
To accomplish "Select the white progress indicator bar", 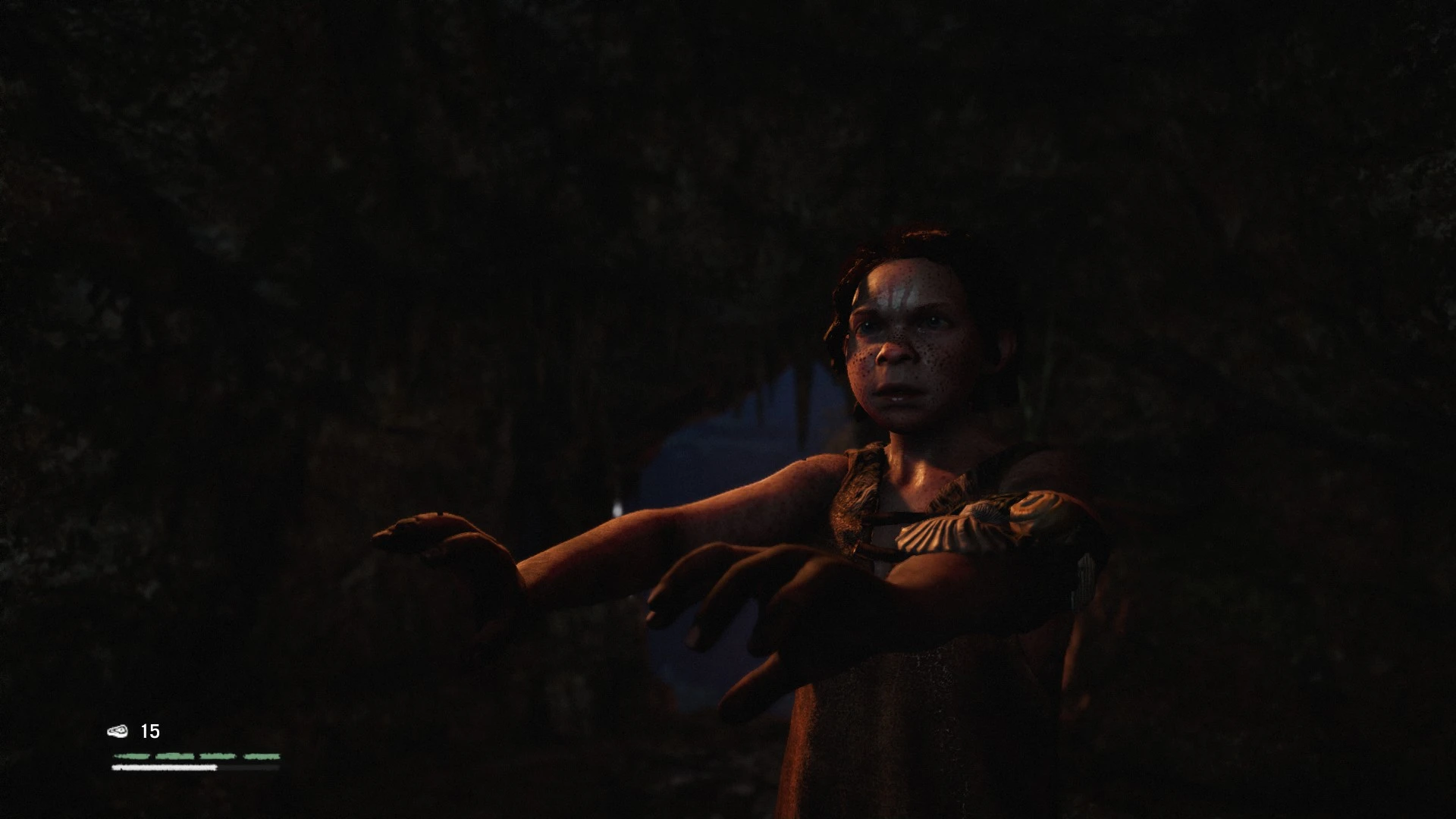I will [x=163, y=767].
